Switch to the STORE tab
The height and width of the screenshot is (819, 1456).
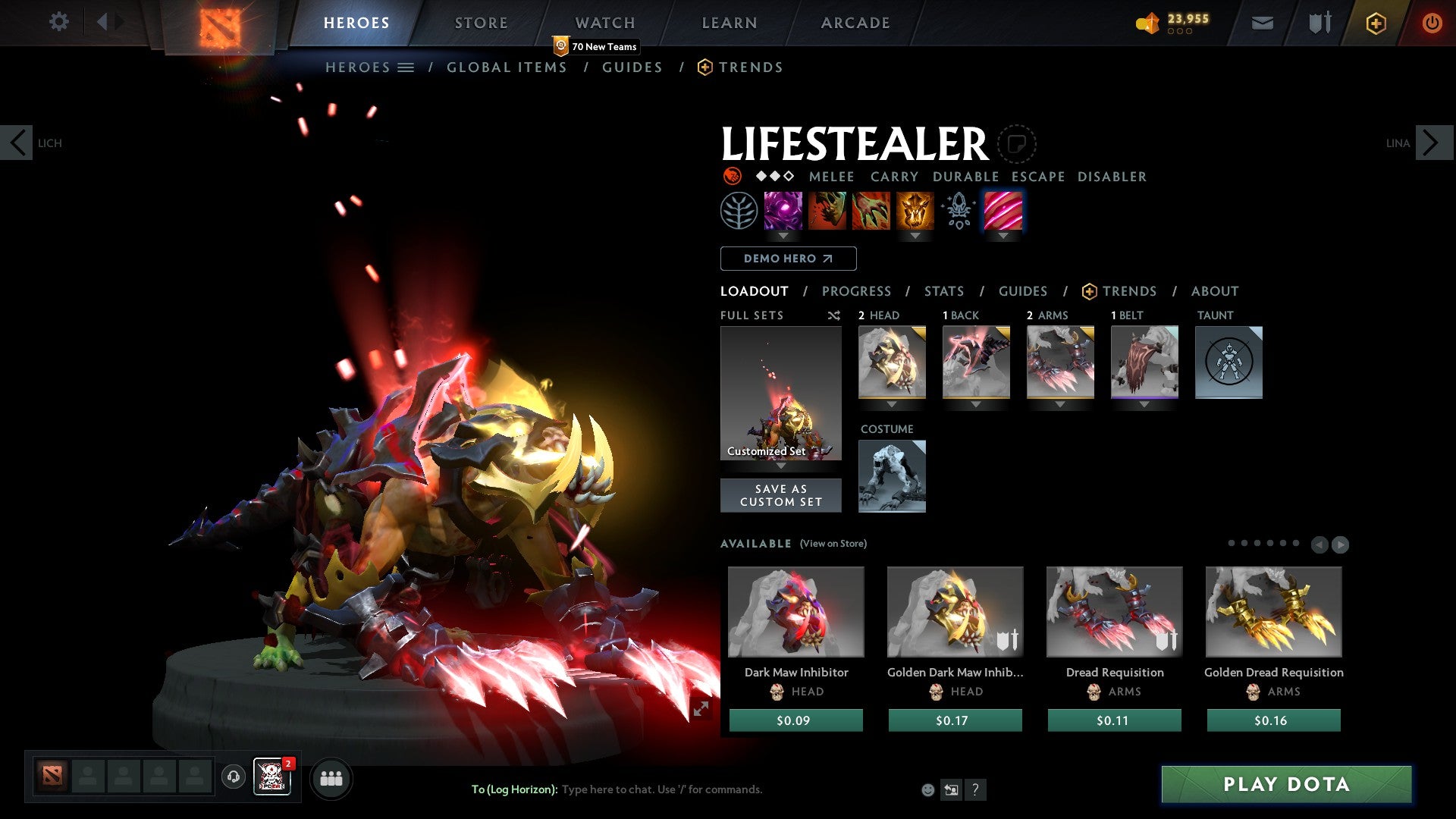click(x=481, y=22)
